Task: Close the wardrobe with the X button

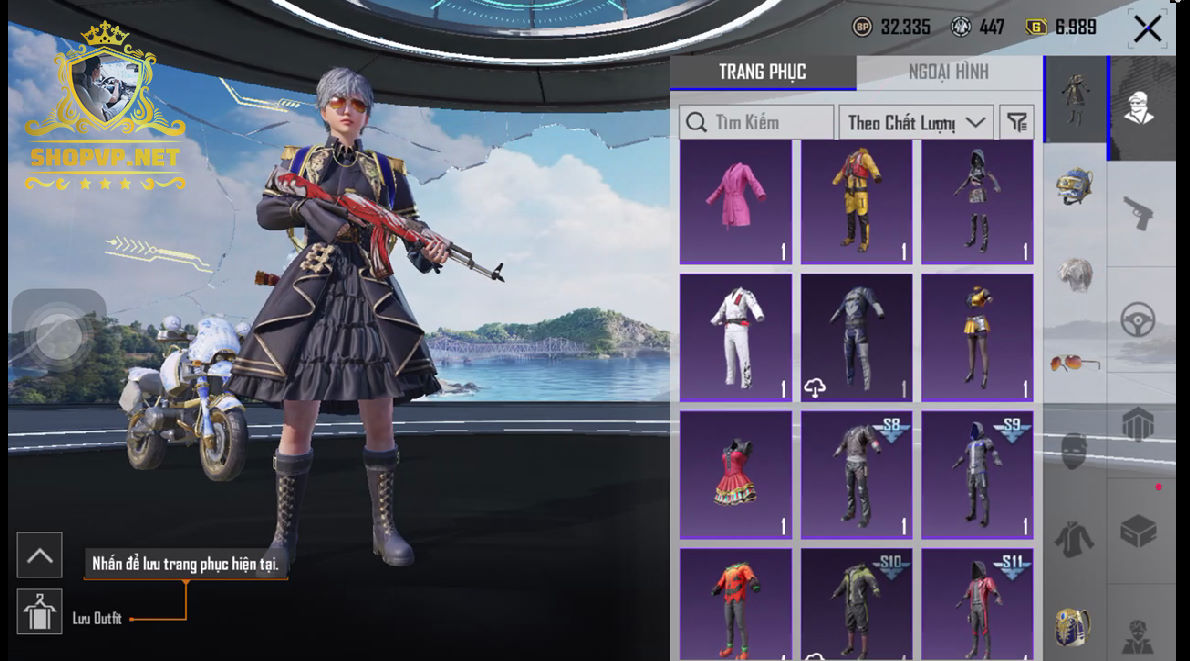Action: (1147, 29)
